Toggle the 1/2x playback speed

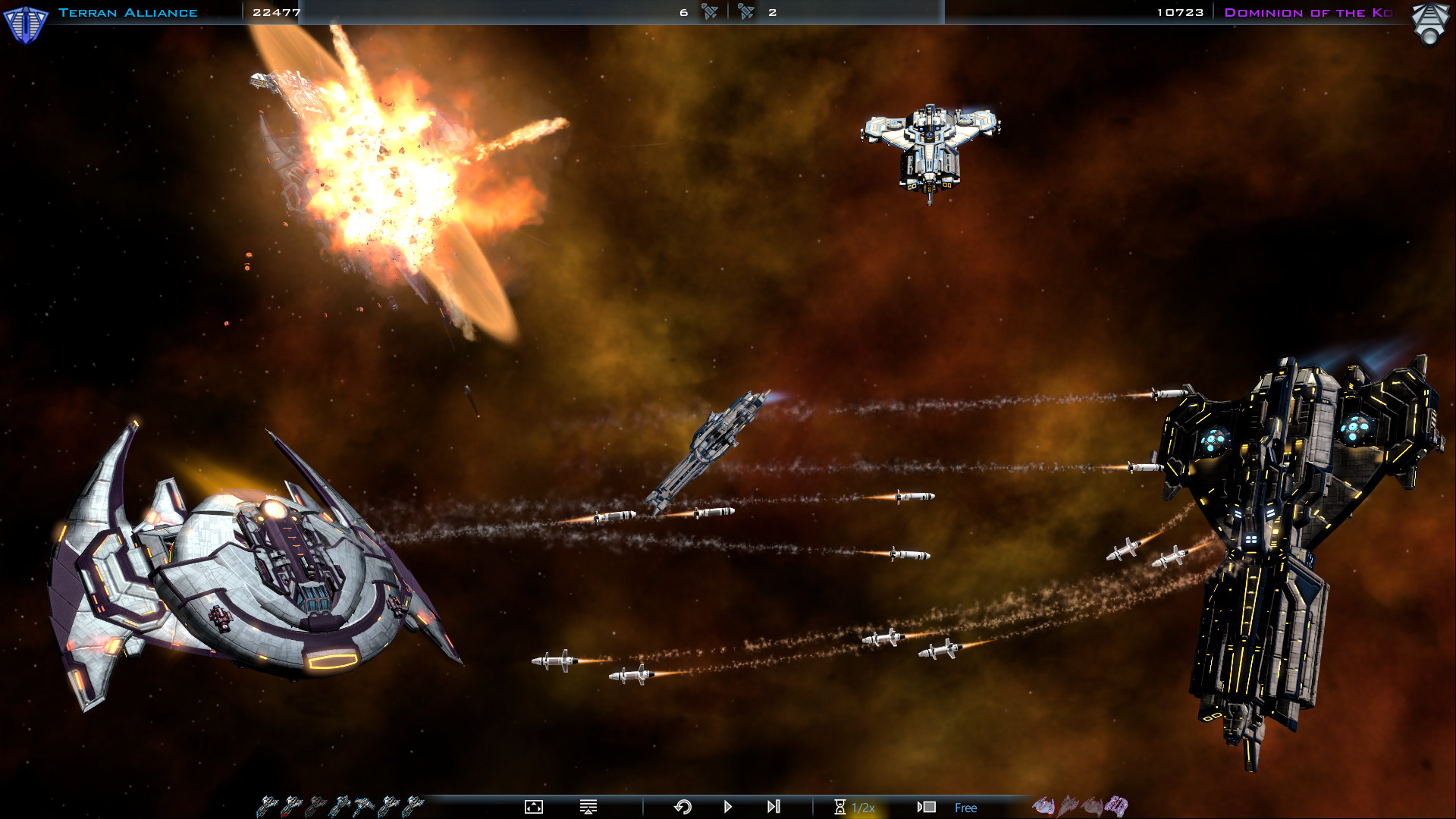[864, 808]
